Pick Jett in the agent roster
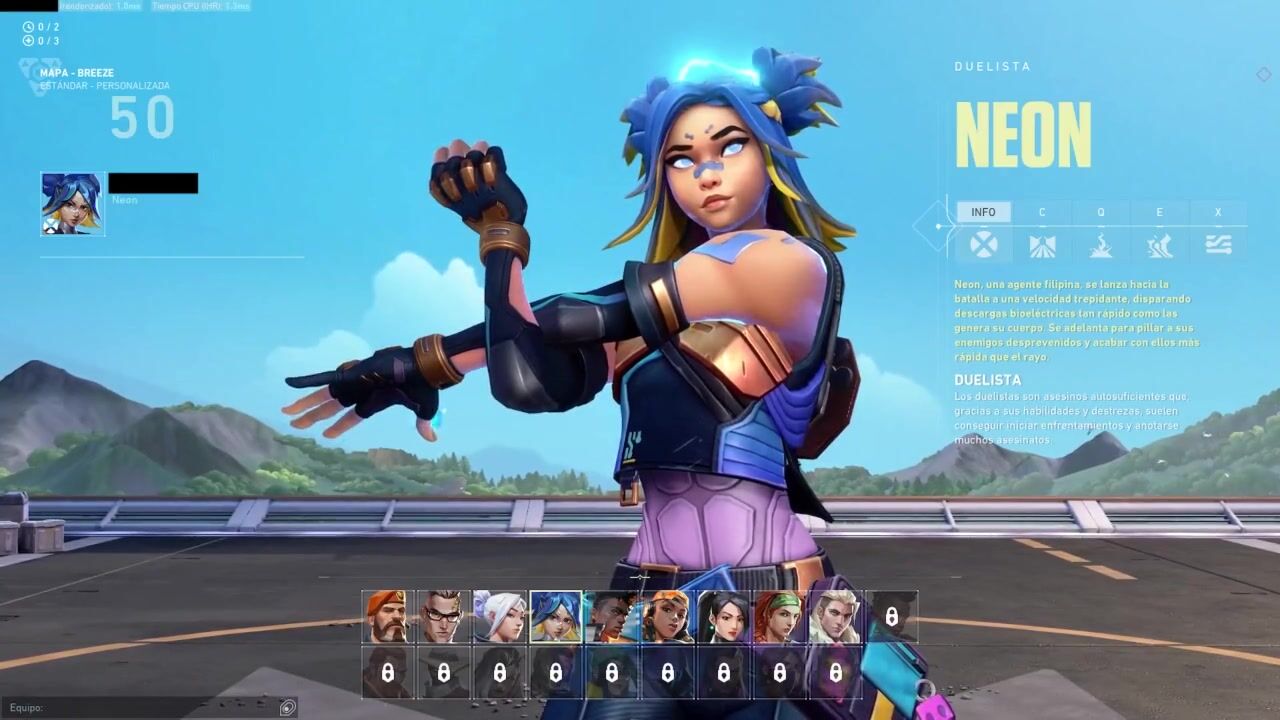Image resolution: width=1280 pixels, height=720 pixels. 499,617
